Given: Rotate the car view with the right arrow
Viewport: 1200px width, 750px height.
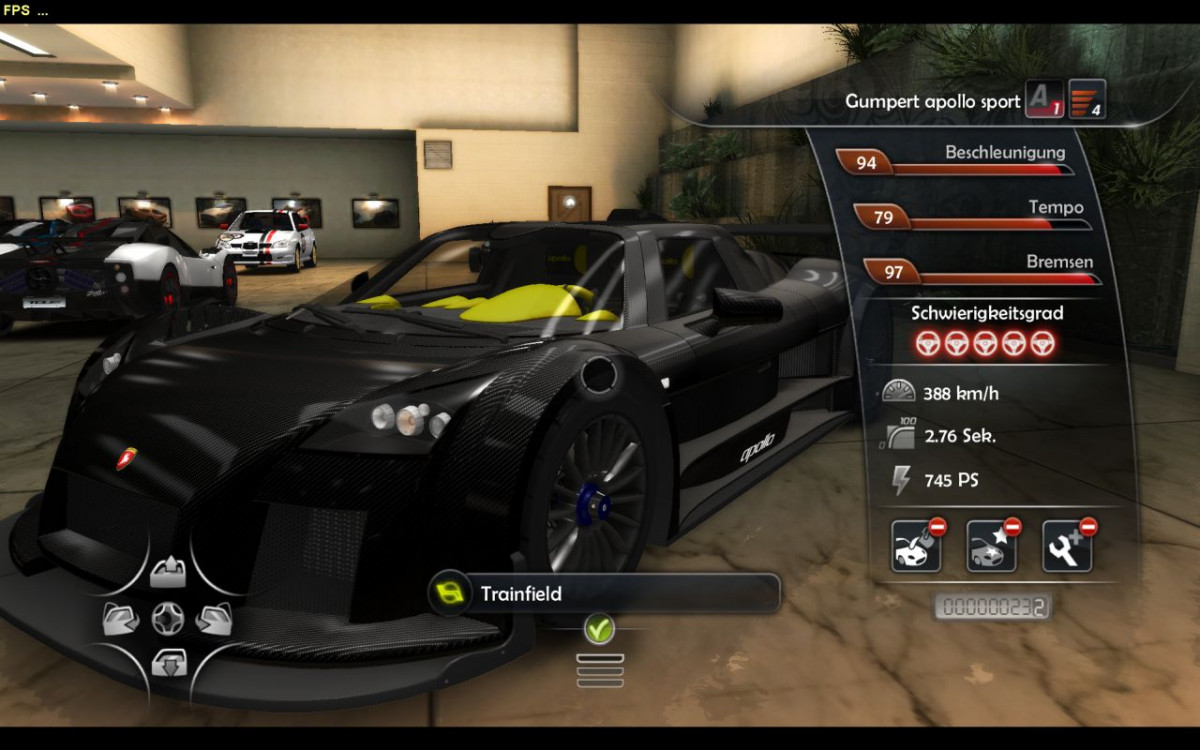Looking at the screenshot, I should coord(214,620).
